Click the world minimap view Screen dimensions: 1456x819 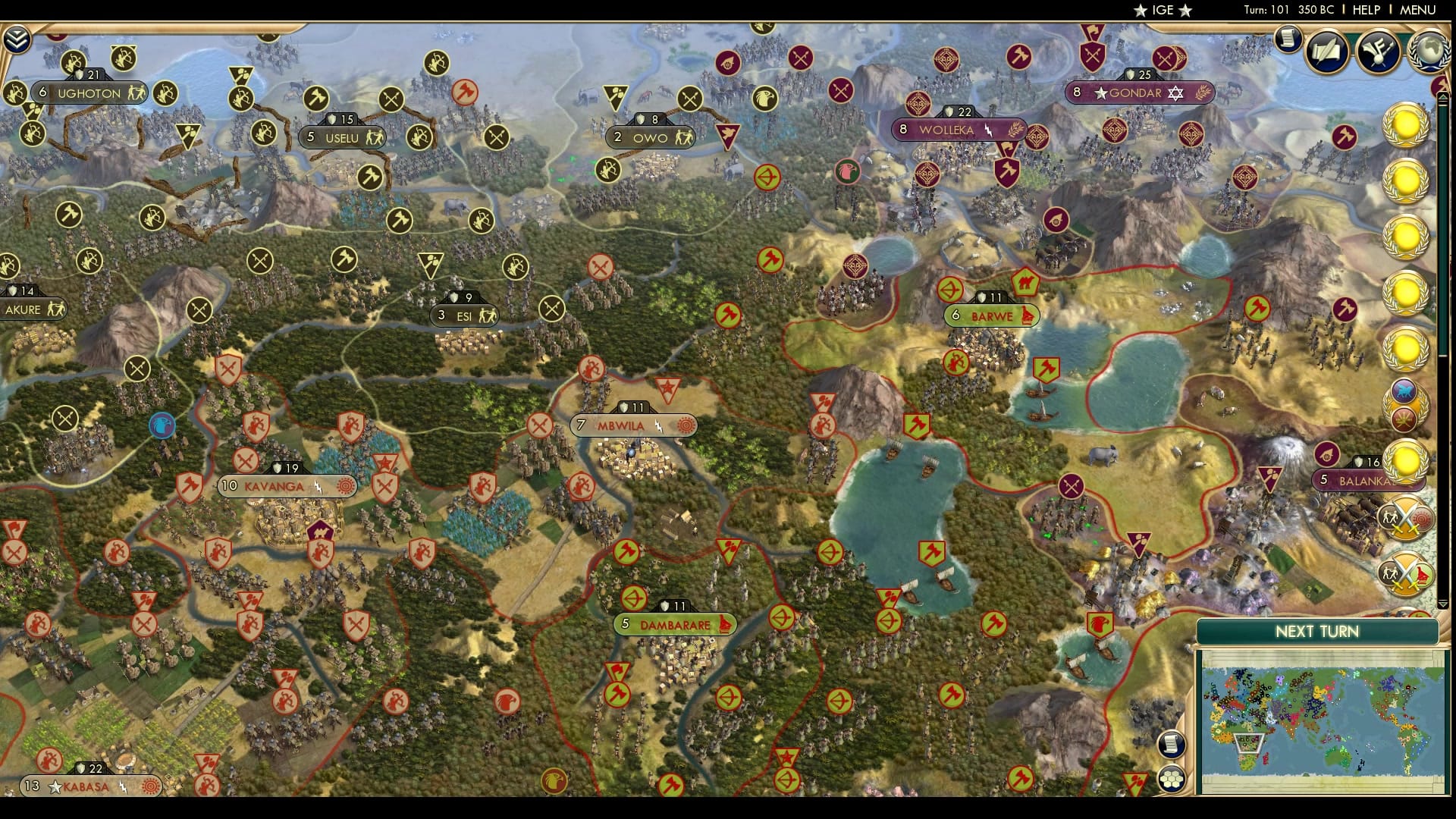coord(1323,720)
